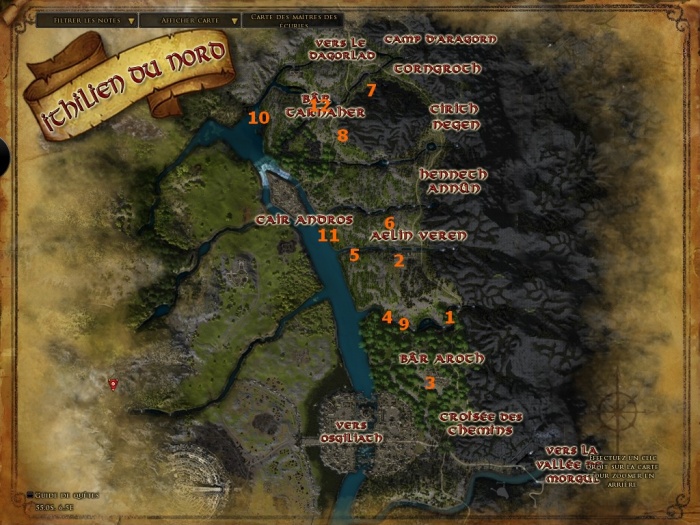
Task: Select the Bâr Aroth location label
Action: (441, 358)
